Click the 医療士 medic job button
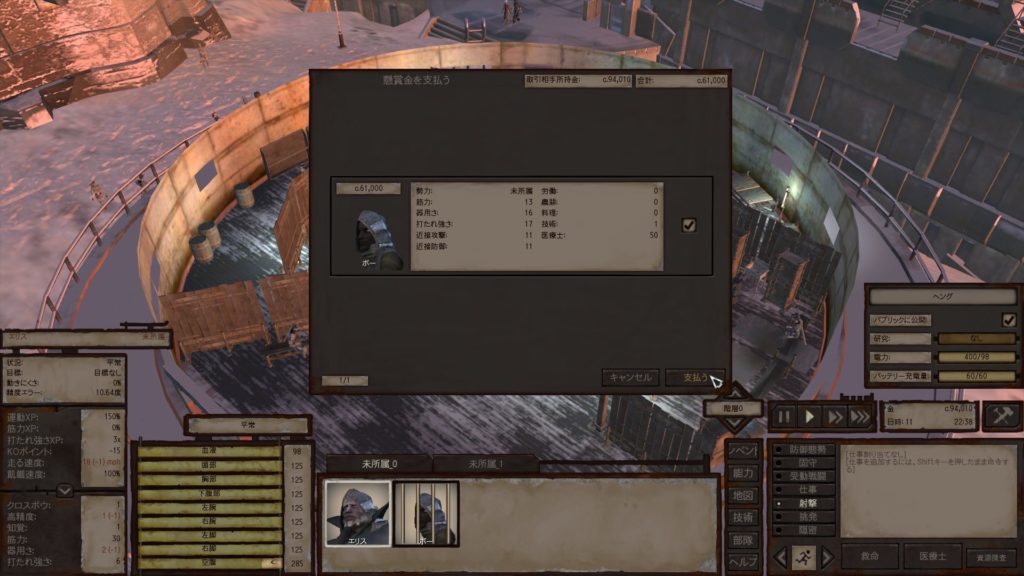Viewport: 1024px width, 576px height. coord(932,557)
